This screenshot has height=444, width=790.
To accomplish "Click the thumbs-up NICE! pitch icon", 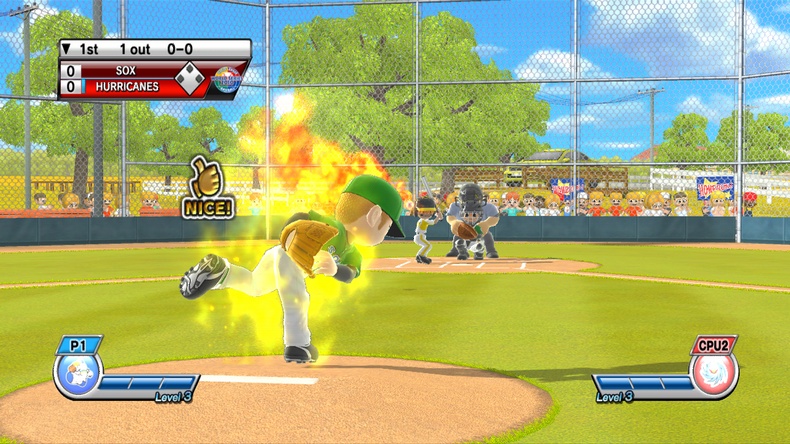I will pos(207,187).
